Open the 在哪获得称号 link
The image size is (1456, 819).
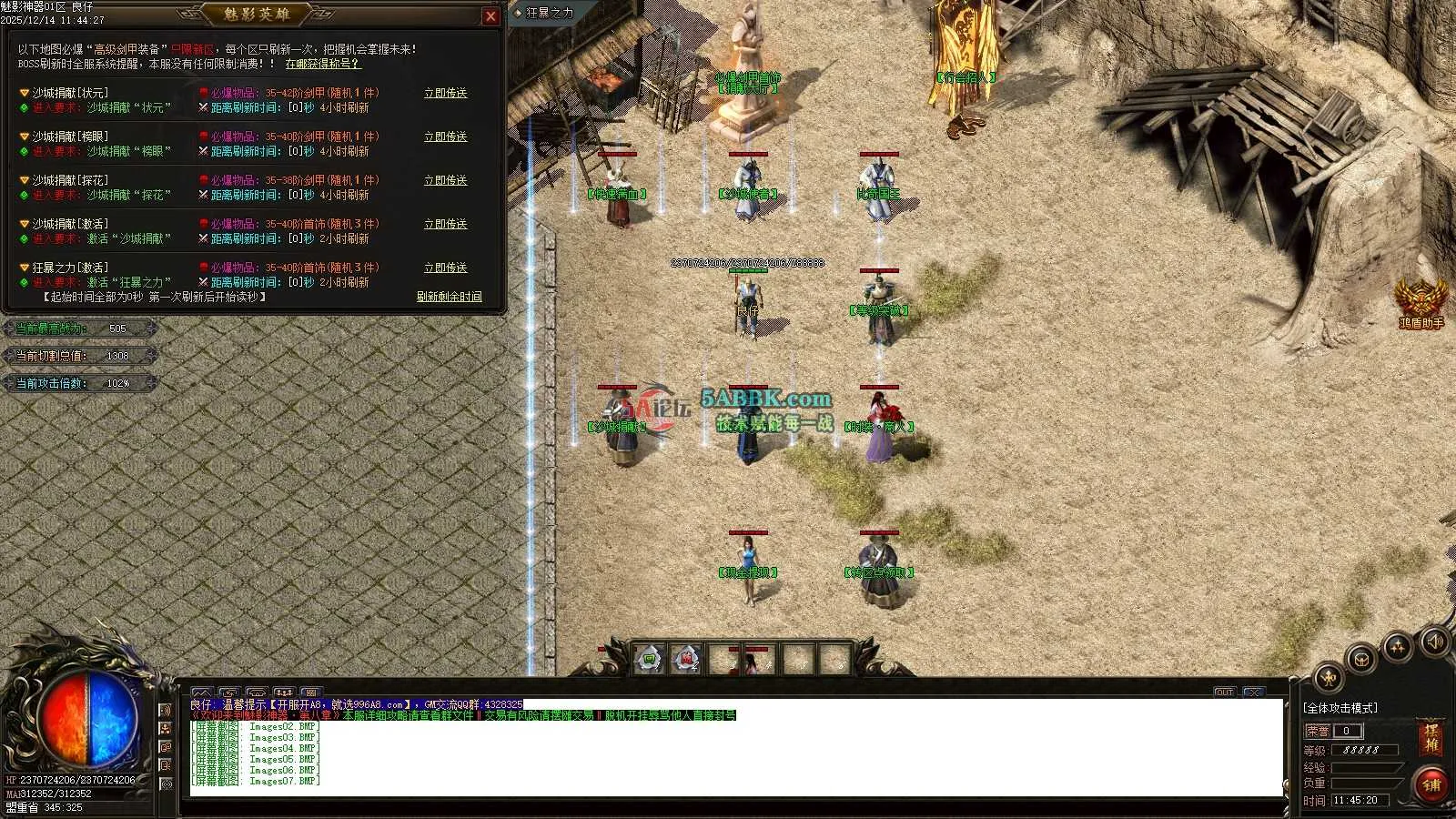[323, 64]
